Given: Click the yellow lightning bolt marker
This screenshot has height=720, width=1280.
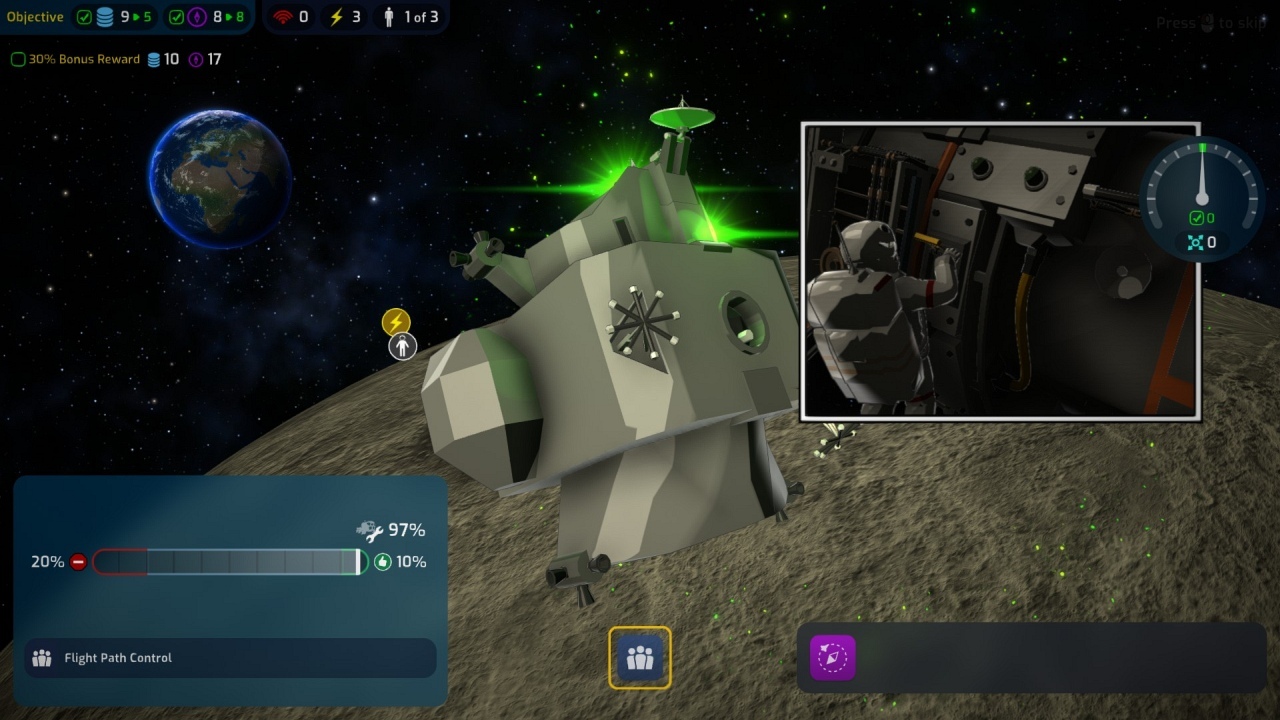Looking at the screenshot, I should [396, 322].
